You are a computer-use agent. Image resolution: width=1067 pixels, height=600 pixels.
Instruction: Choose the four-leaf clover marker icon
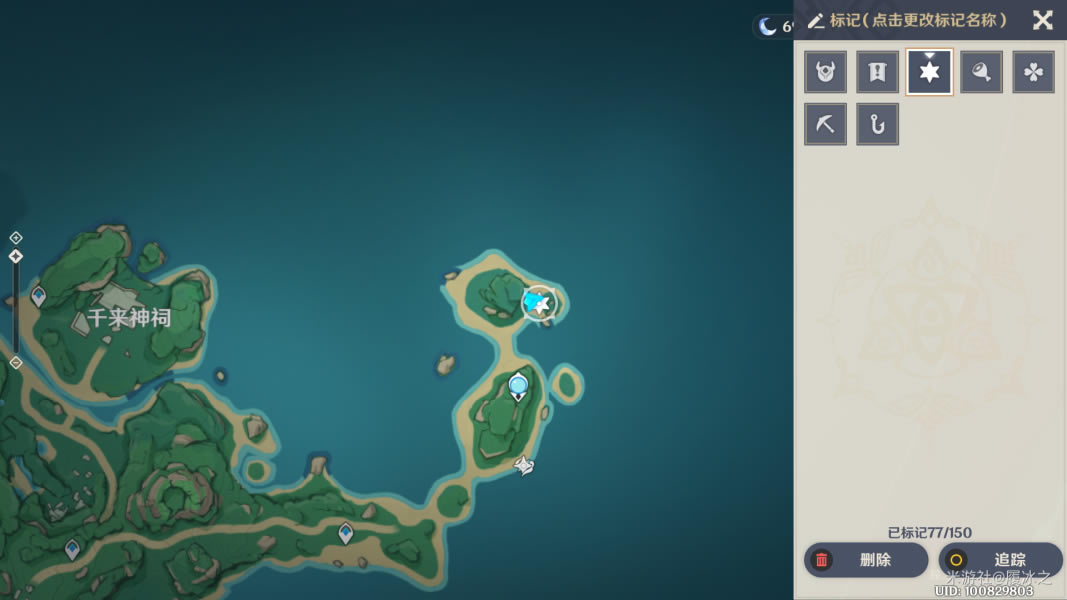1033,72
